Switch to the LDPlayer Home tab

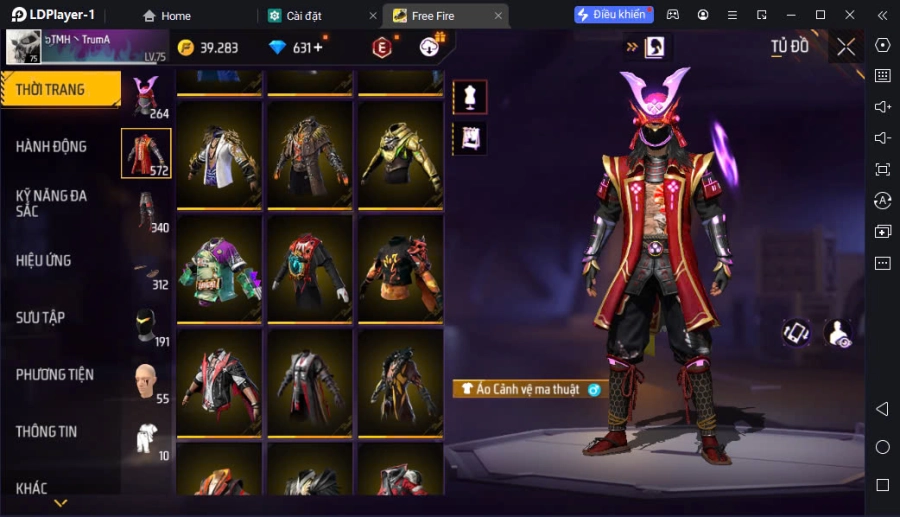166,15
